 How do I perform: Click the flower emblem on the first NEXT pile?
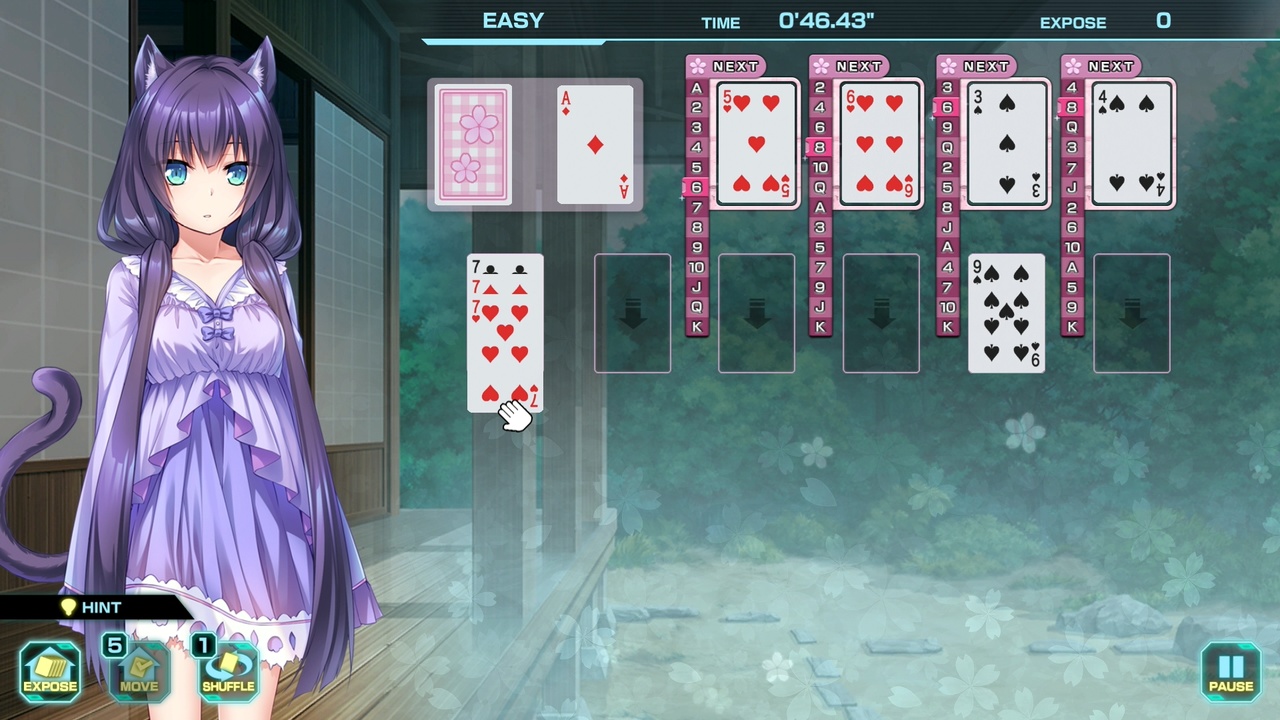coord(697,66)
